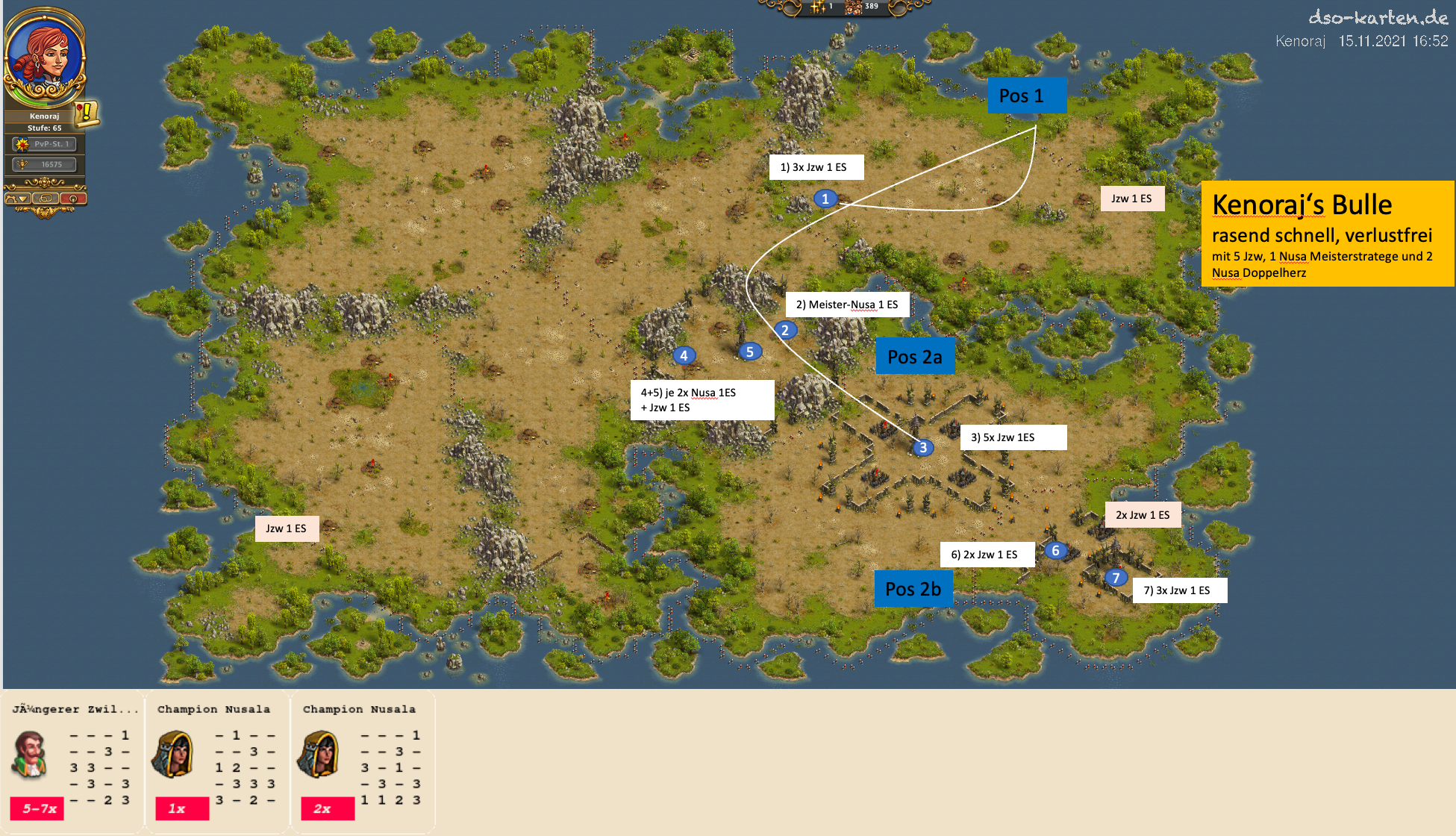Open the gear settings dropdown
1456x836 pixels.
(x=17, y=199)
